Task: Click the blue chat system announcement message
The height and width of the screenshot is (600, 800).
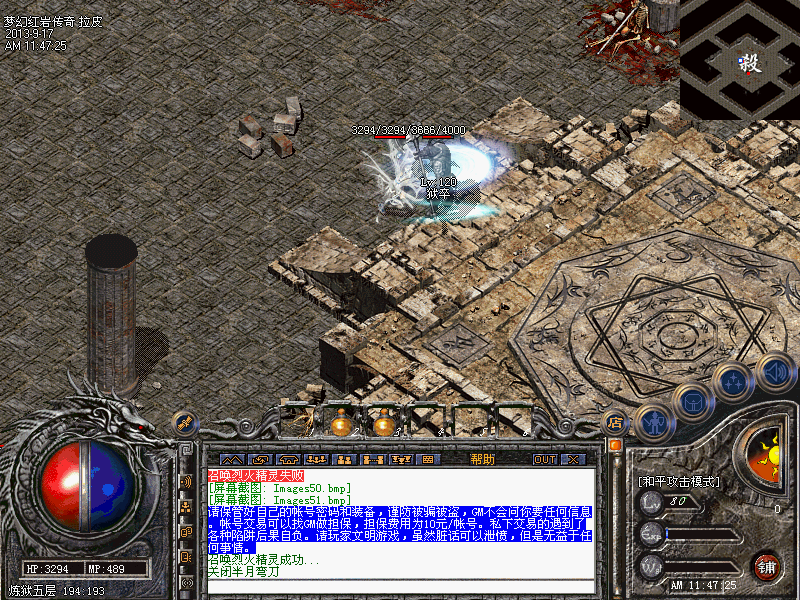Action: click(400, 529)
